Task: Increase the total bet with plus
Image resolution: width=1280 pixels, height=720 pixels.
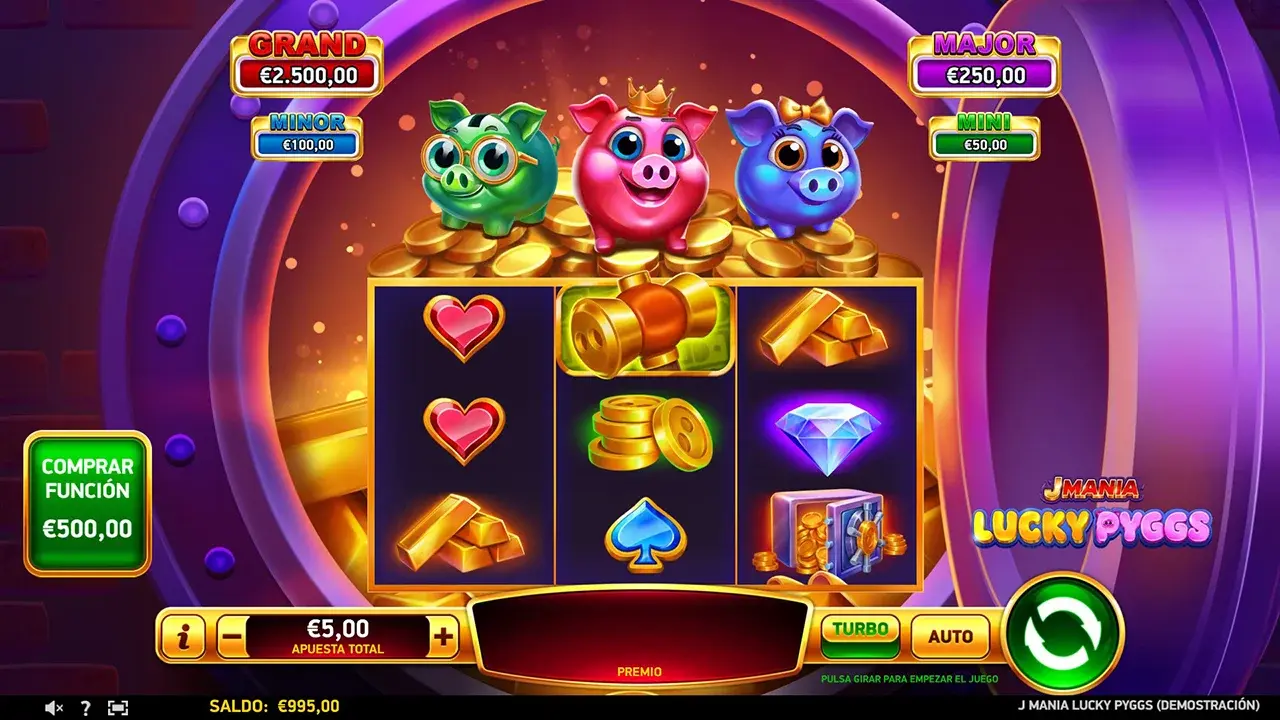Action: [444, 636]
